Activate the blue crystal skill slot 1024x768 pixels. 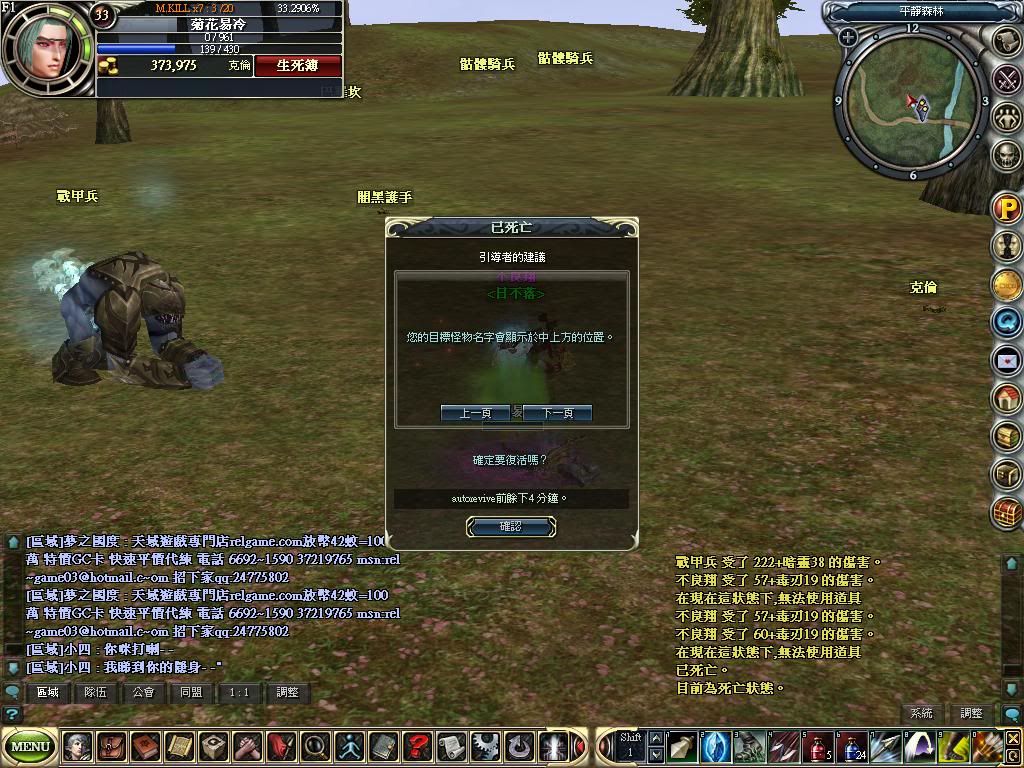tap(714, 746)
